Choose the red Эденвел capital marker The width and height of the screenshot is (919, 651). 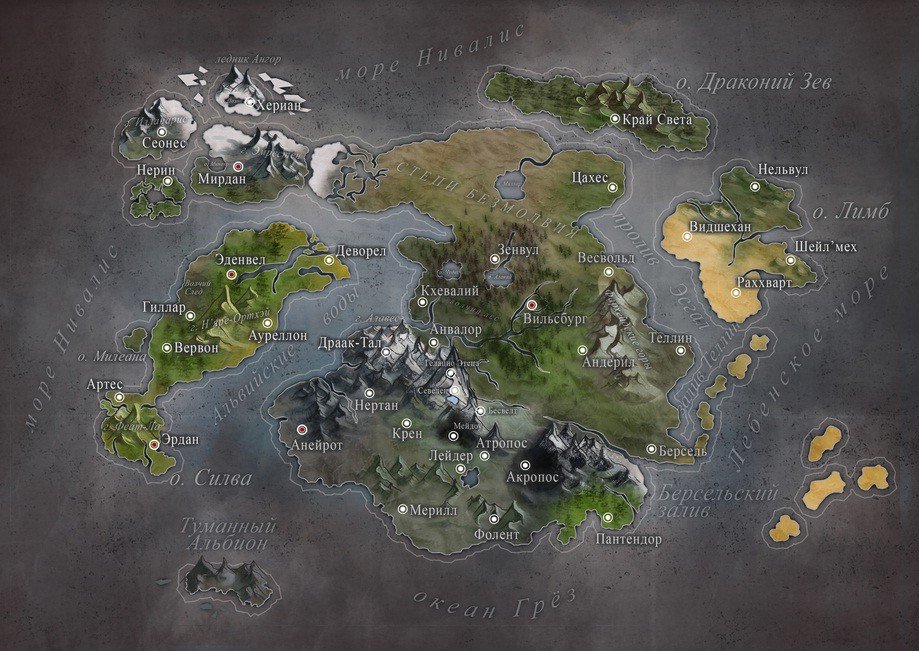pyautogui.click(x=231, y=272)
